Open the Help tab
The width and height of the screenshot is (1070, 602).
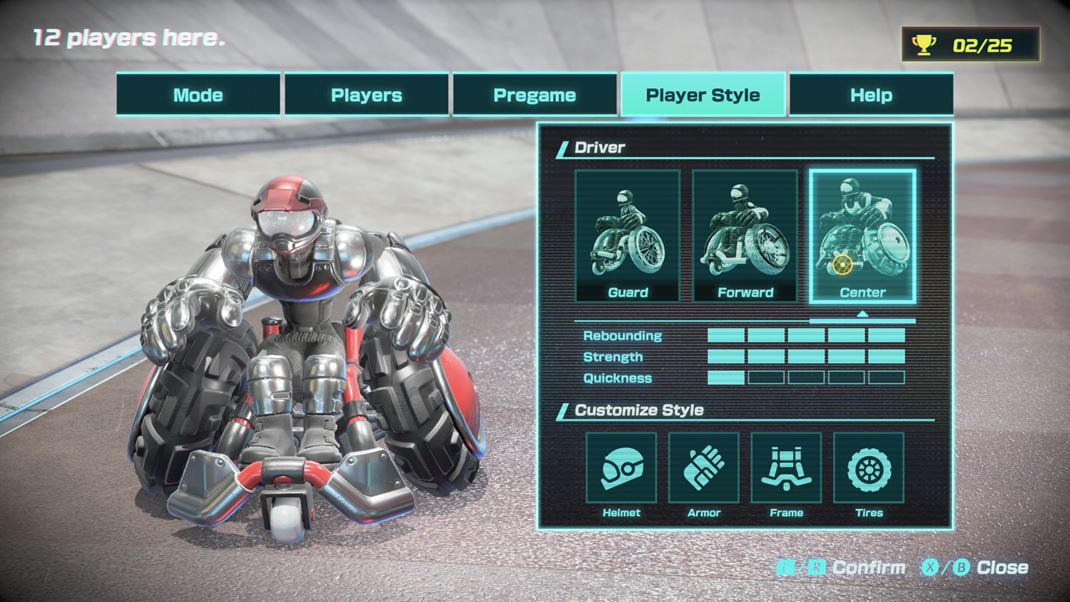(870, 95)
